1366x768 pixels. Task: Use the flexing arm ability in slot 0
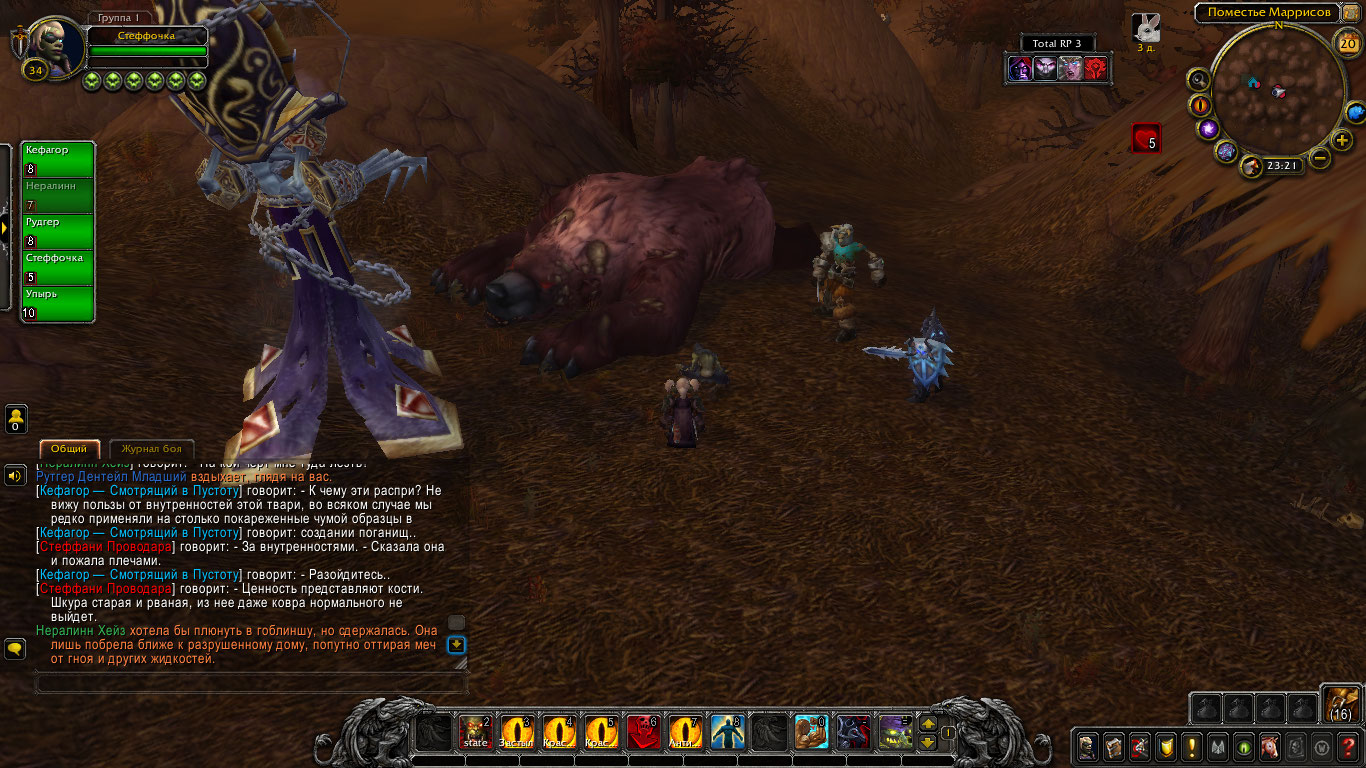pyautogui.click(x=809, y=733)
